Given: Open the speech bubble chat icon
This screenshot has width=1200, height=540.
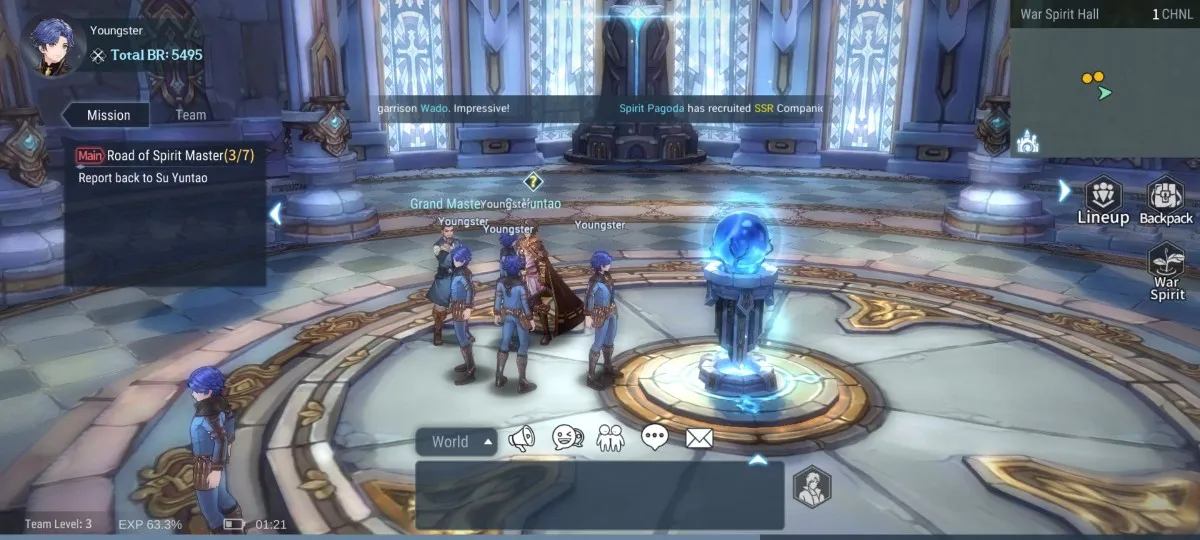Looking at the screenshot, I should pyautogui.click(x=655, y=437).
